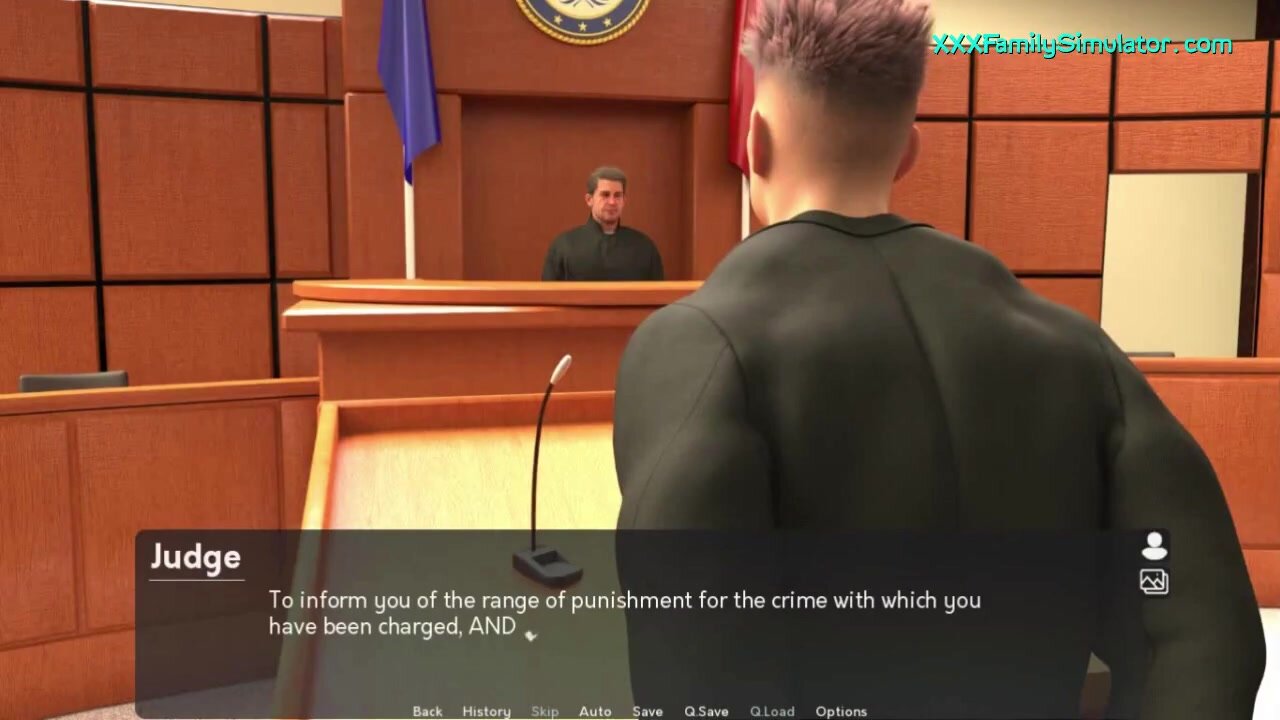This screenshot has height=720, width=1280.
Task: Quick load with Q.Load
Action: pyautogui.click(x=772, y=711)
